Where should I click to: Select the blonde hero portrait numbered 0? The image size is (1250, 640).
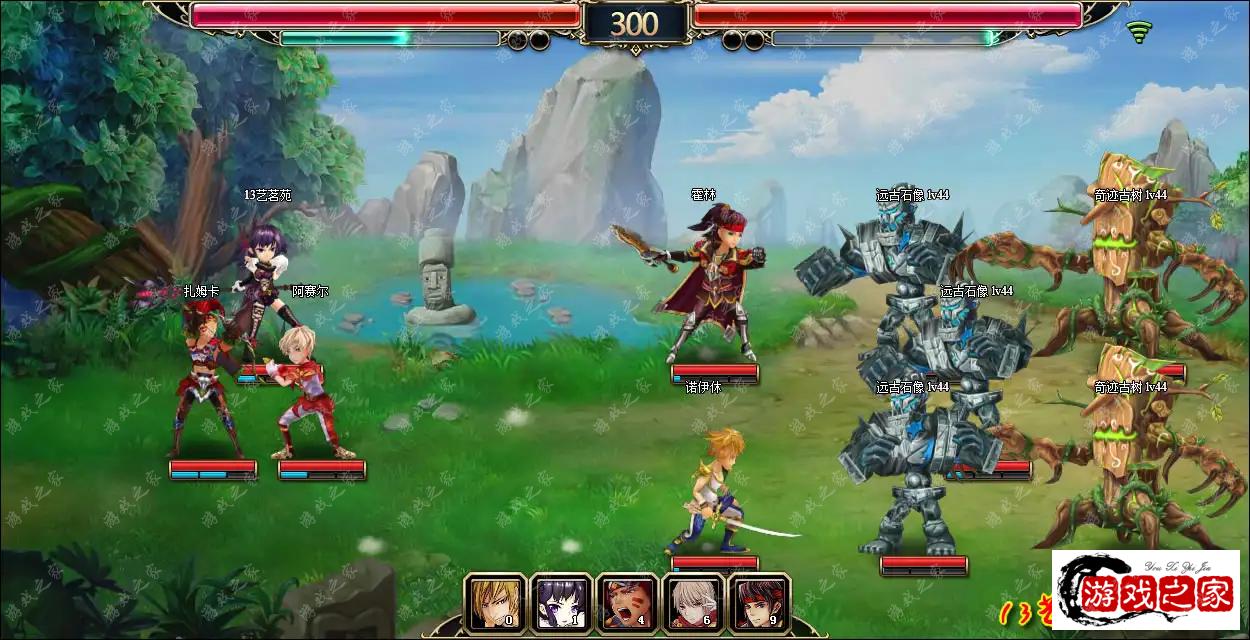[x=494, y=603]
